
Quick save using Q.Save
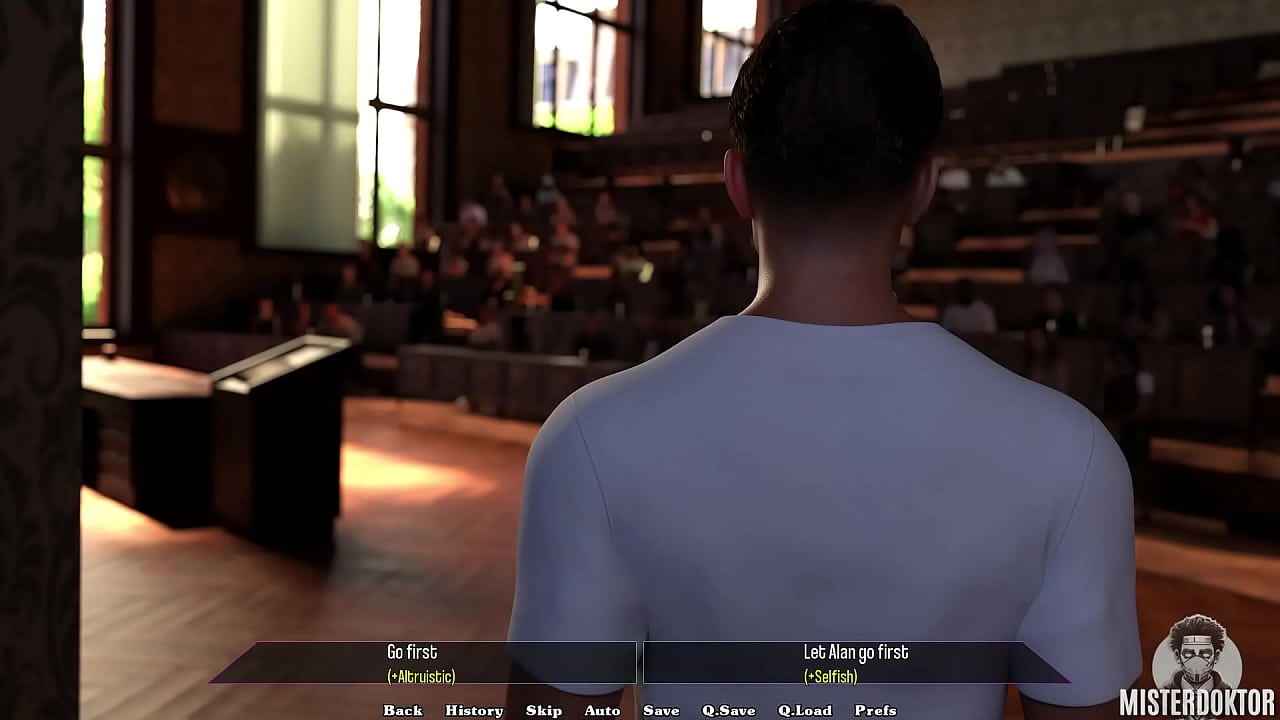(729, 711)
